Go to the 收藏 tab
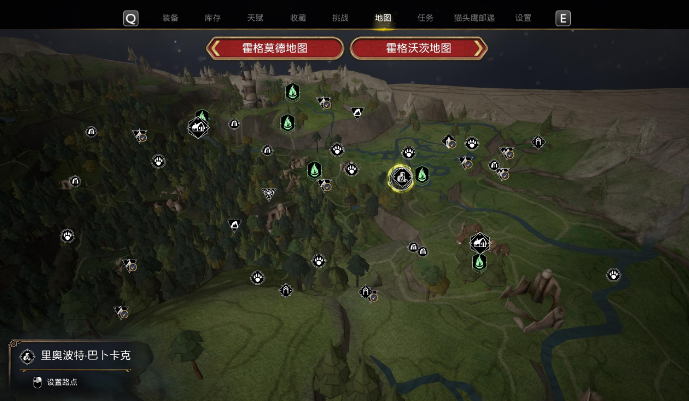Viewport: 689px width, 401px height. coord(298,18)
